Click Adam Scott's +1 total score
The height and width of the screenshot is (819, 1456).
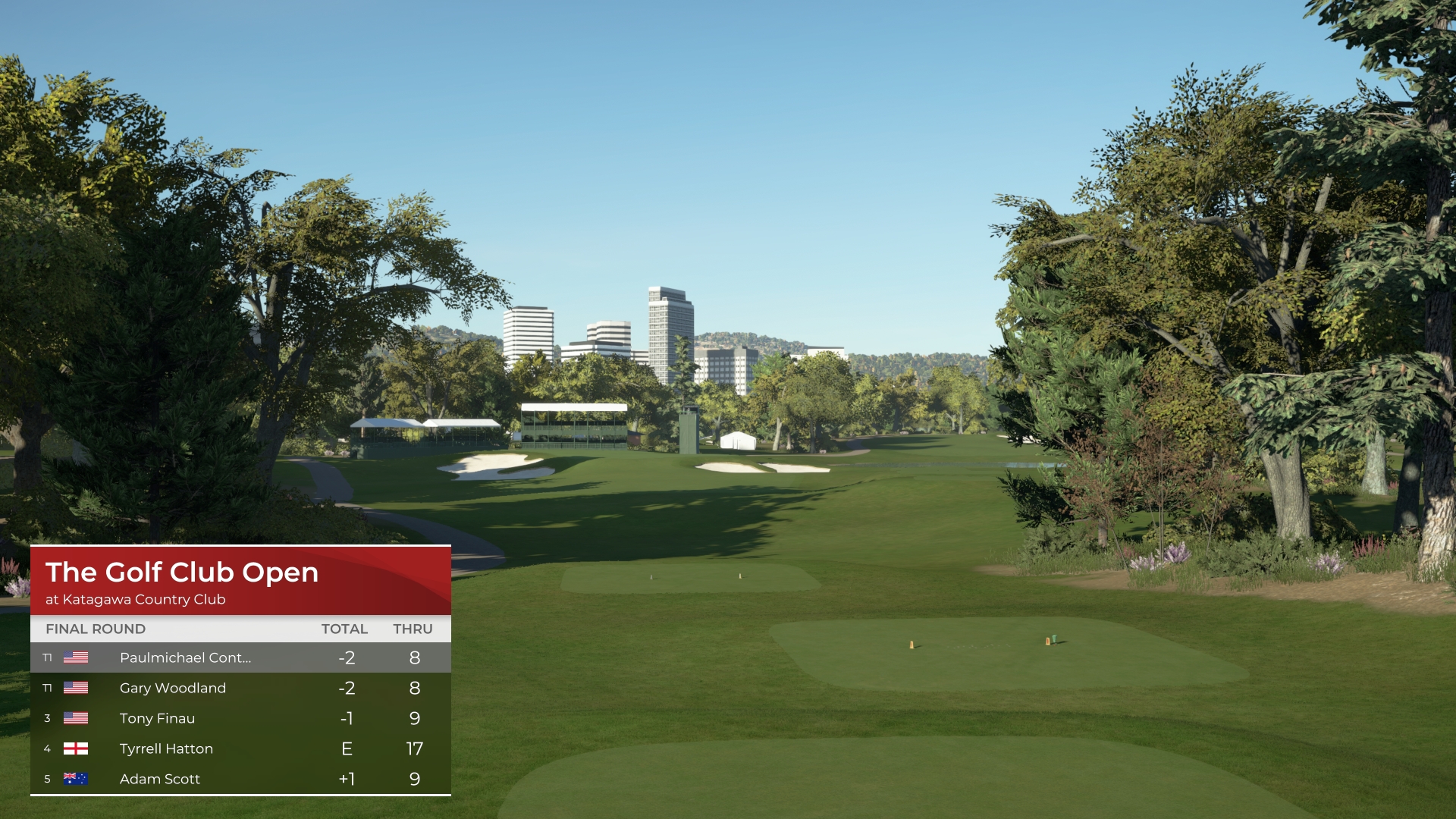coord(347,779)
